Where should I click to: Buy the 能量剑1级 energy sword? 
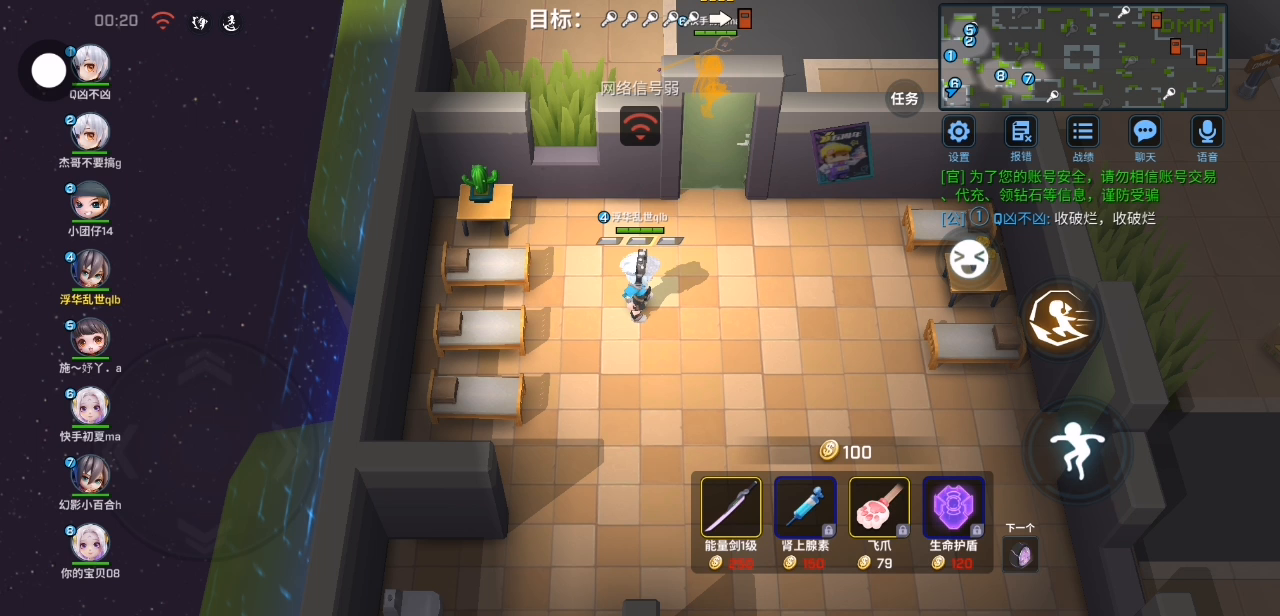pyautogui.click(x=731, y=507)
